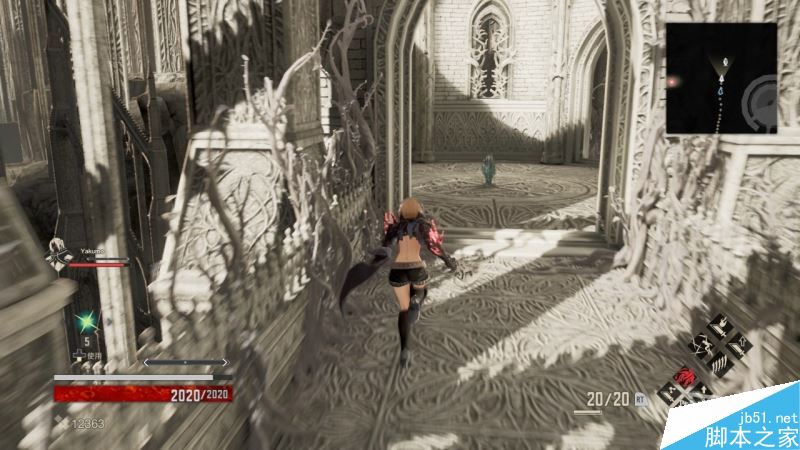Activate the highlighted red gift icon
This screenshot has height=450, width=800.
click(x=686, y=375)
